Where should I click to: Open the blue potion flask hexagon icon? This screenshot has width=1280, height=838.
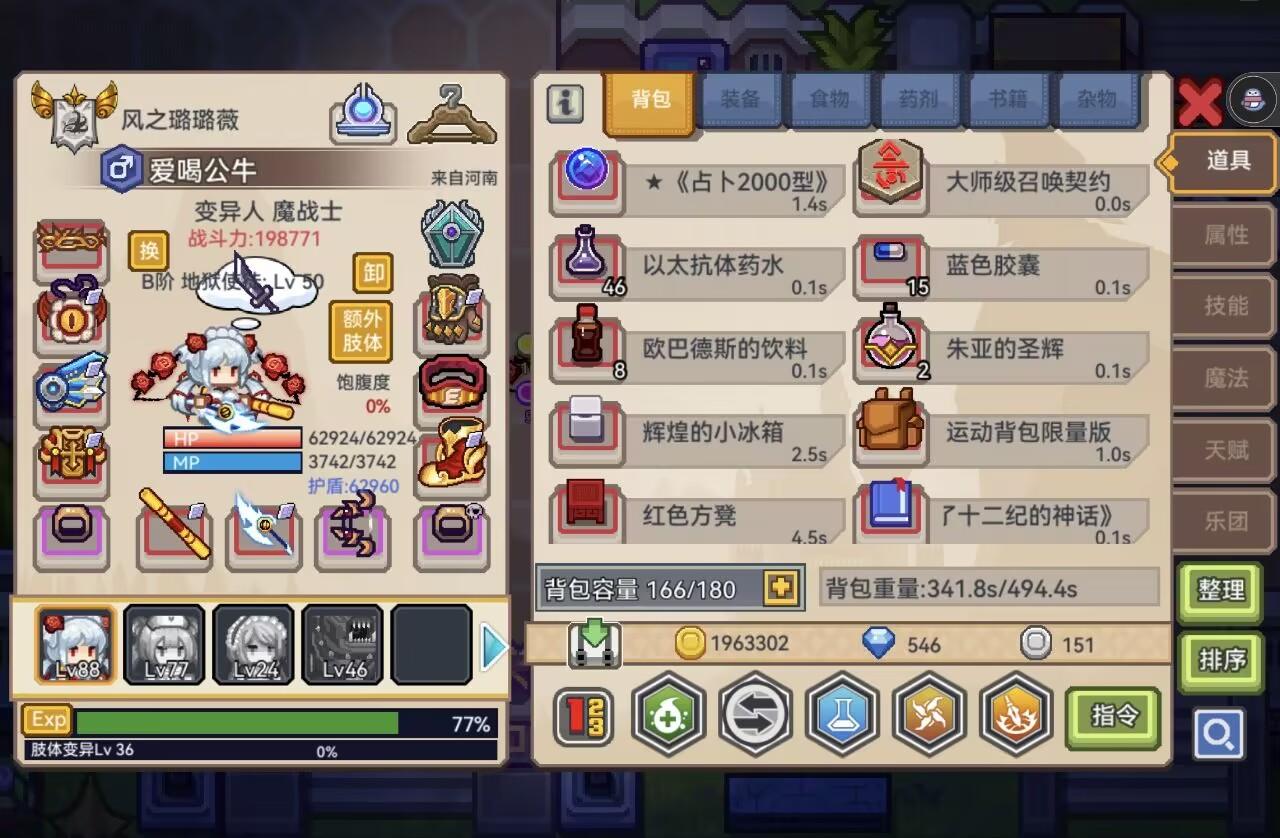click(842, 716)
